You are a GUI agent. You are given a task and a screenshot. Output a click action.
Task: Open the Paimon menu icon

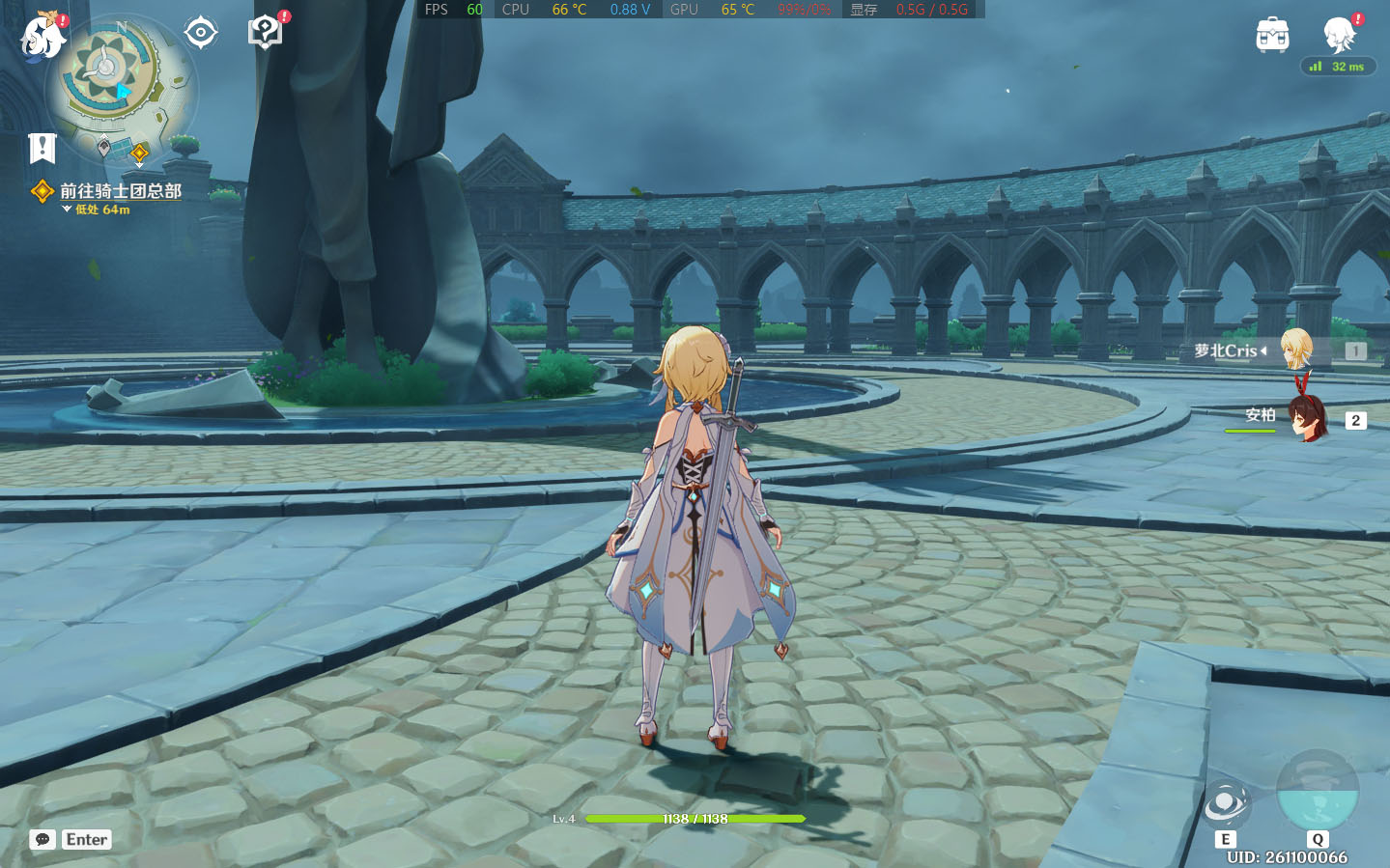(x=43, y=37)
